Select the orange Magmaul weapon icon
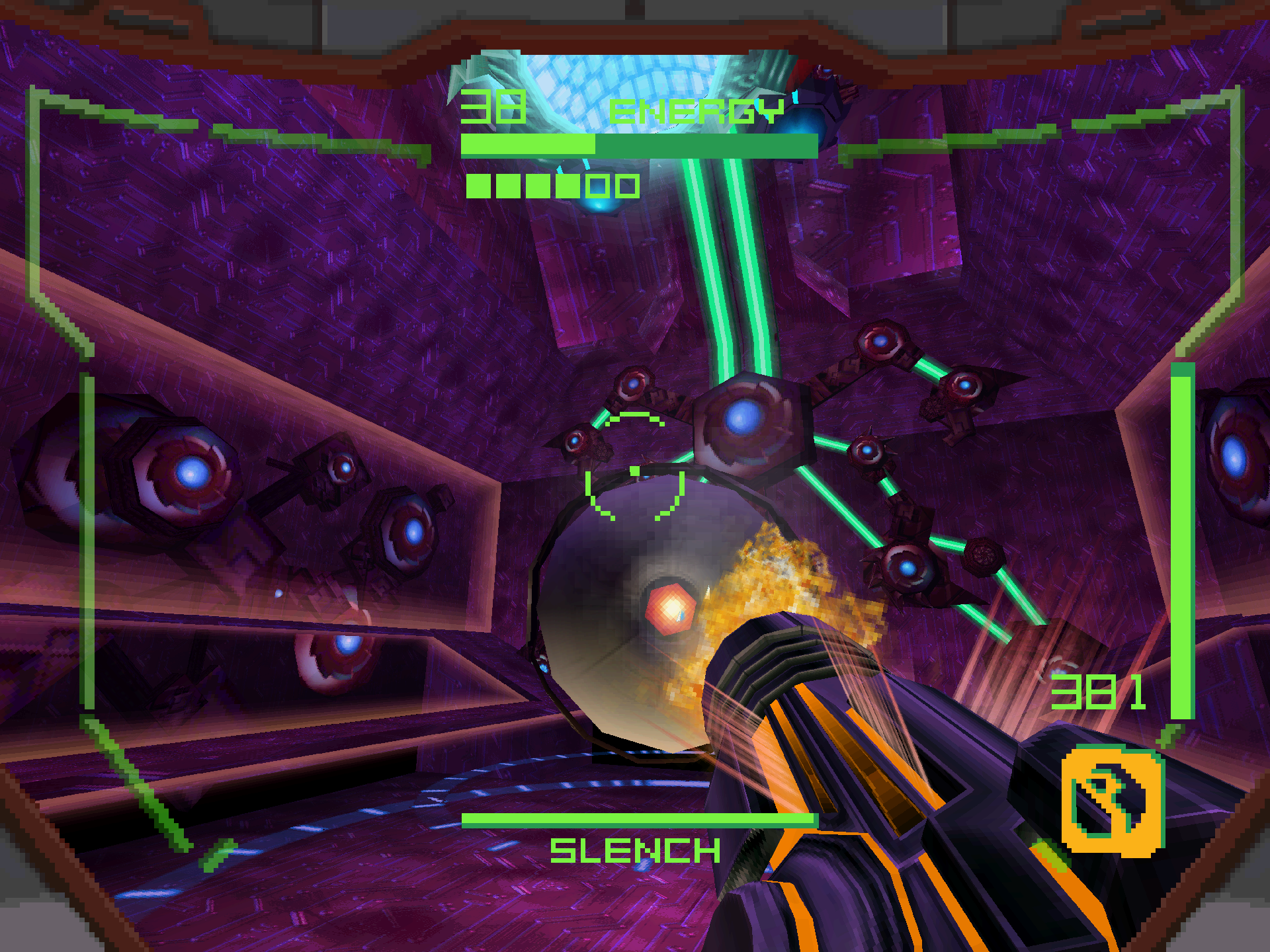This screenshot has width=1270, height=952. (1113, 801)
